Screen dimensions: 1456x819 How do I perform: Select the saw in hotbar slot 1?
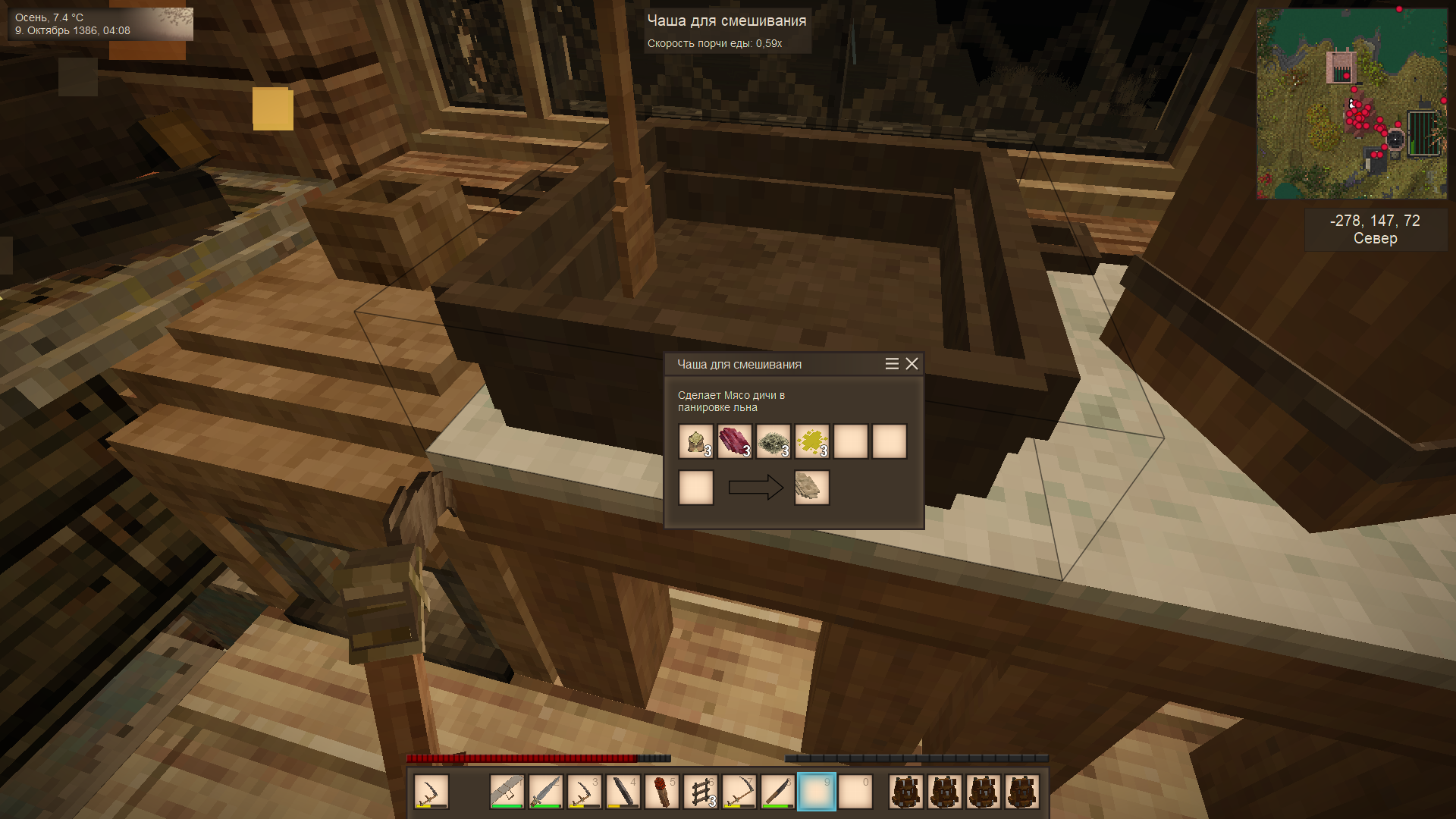(x=507, y=792)
